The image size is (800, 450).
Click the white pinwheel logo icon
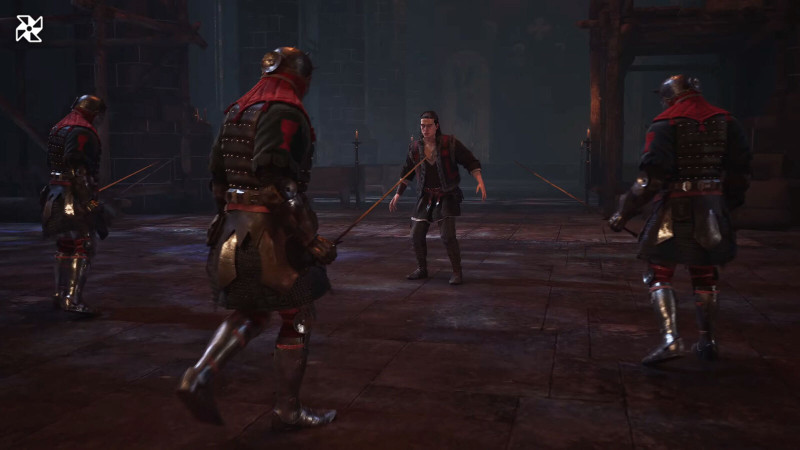coord(29,29)
